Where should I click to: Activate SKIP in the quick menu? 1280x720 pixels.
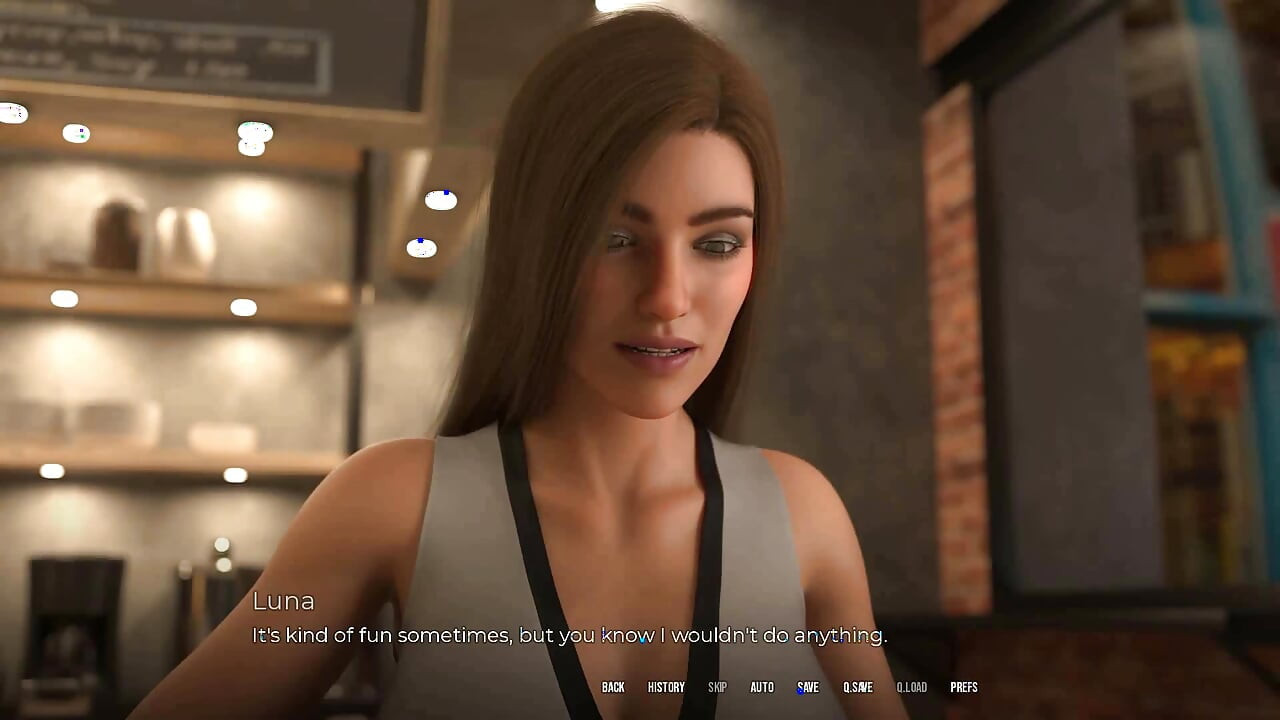(717, 687)
